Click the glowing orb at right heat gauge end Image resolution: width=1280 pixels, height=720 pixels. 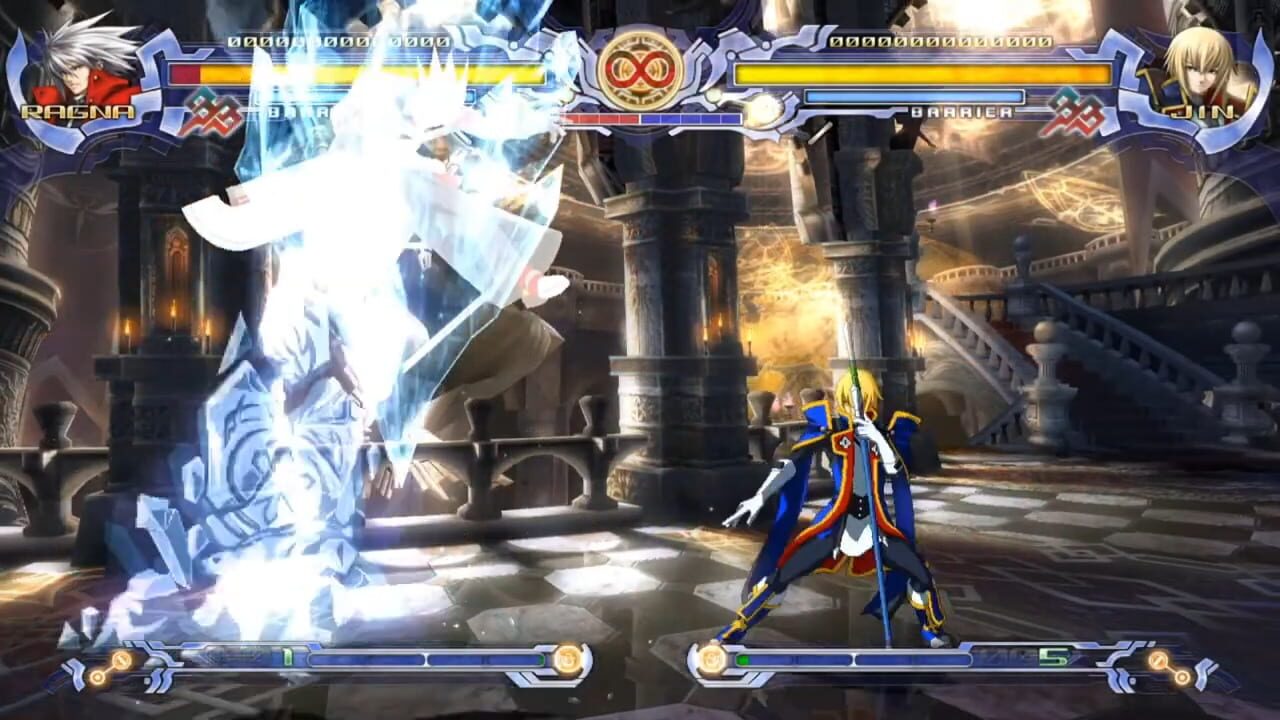(711, 658)
